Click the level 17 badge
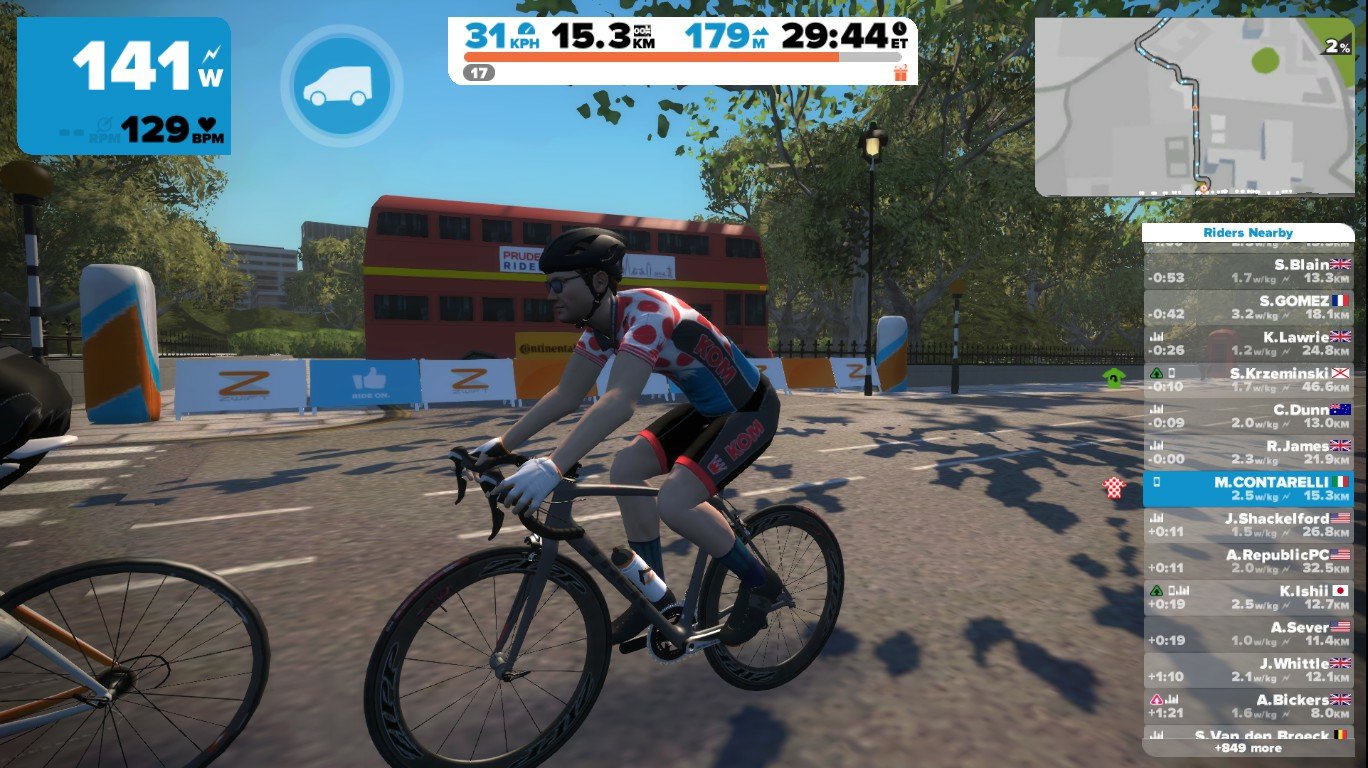This screenshot has width=1368, height=768. (480, 73)
